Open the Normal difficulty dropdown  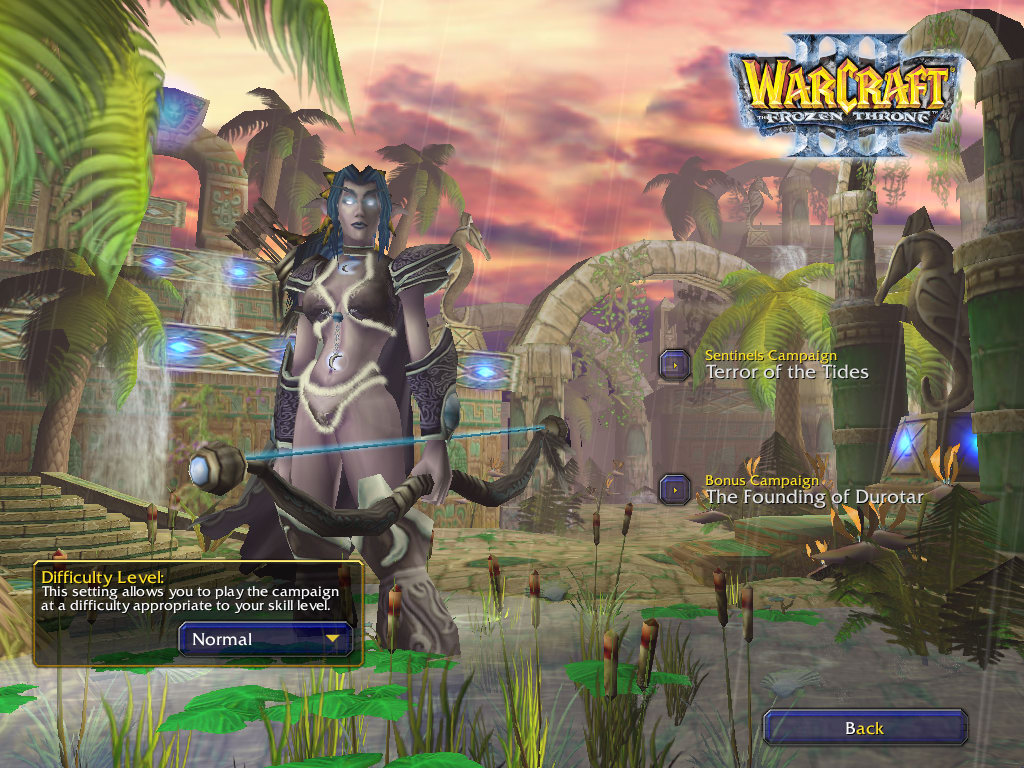[266, 639]
